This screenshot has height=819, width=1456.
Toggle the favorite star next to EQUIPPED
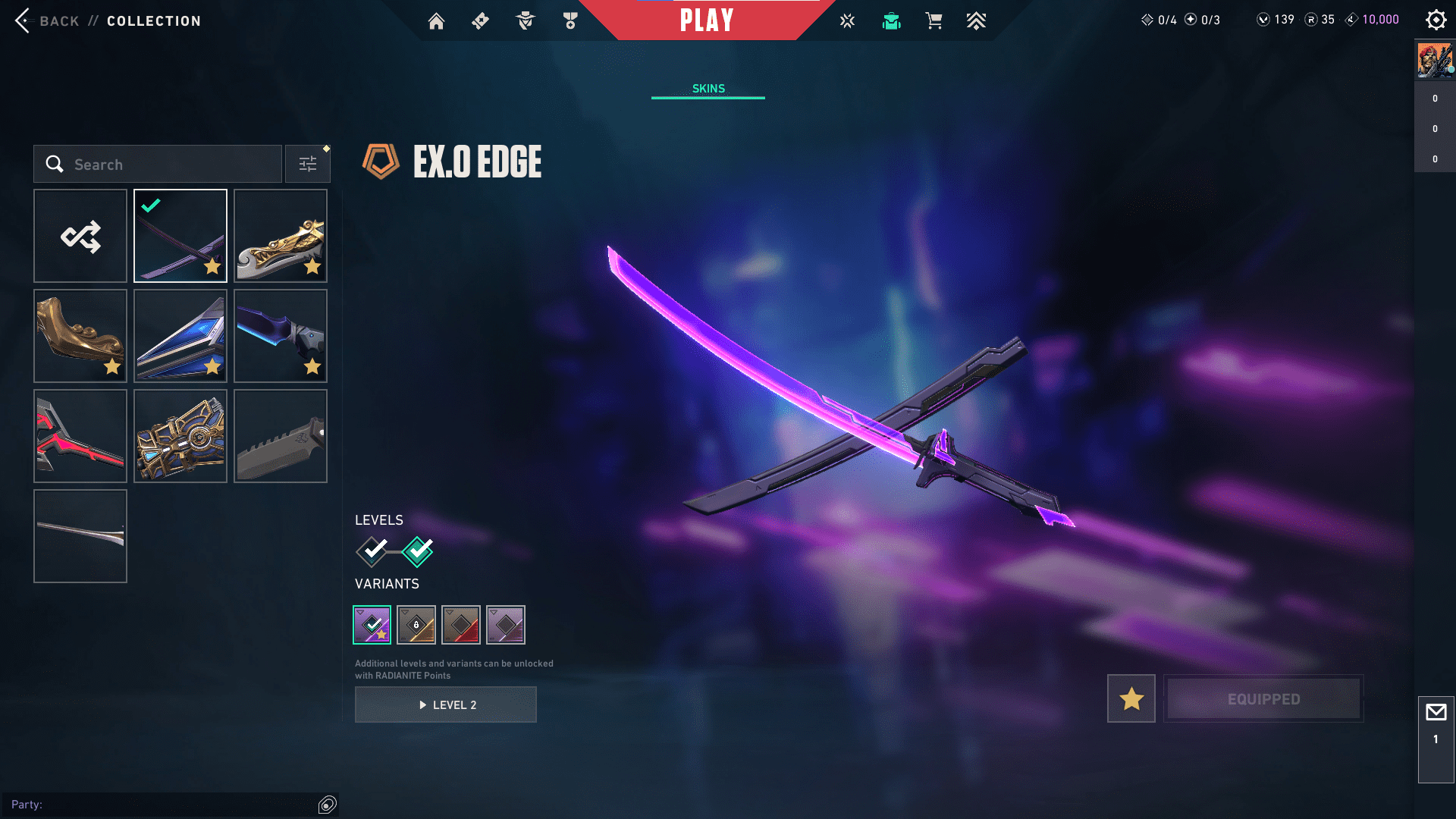click(x=1131, y=698)
